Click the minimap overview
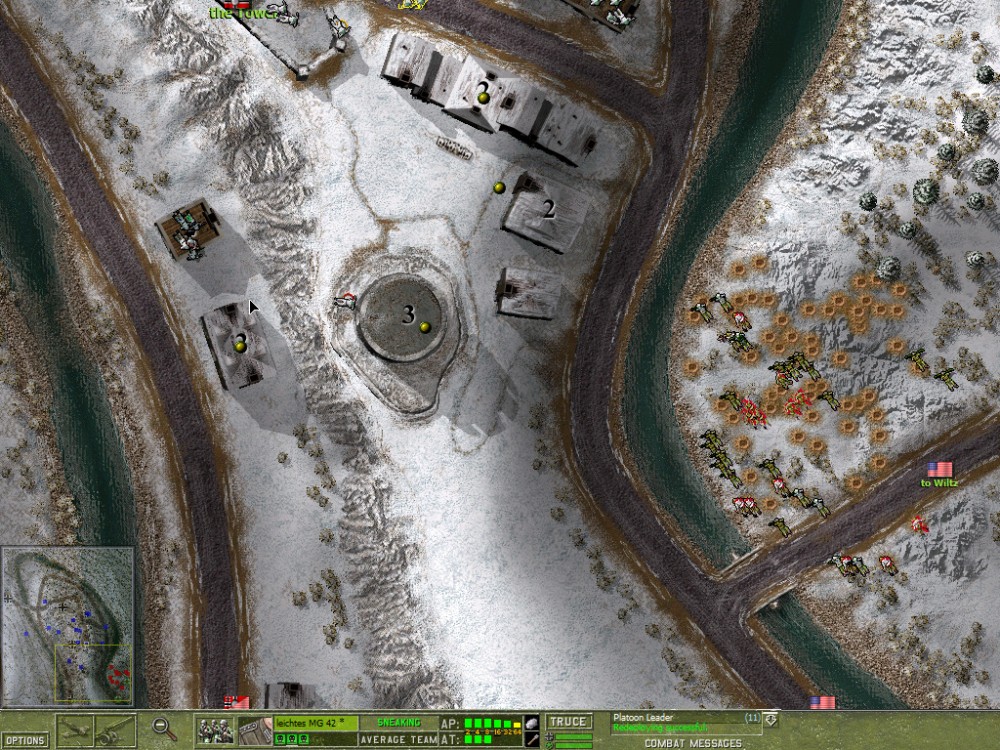 pyautogui.click(x=68, y=625)
